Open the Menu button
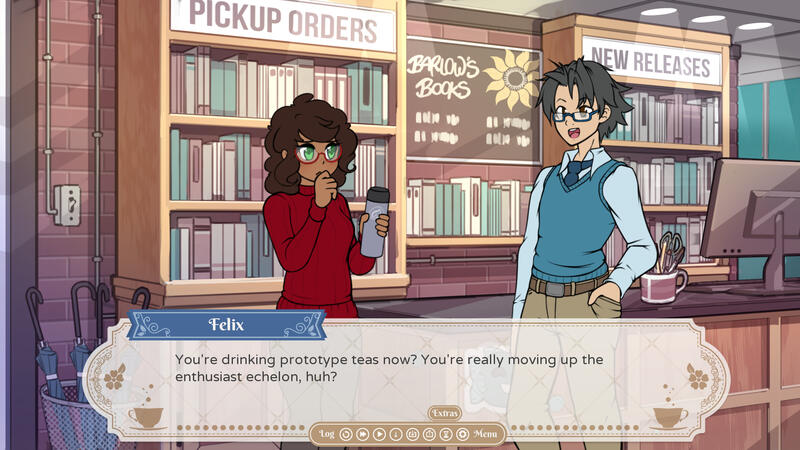800x450 pixels. coord(486,434)
